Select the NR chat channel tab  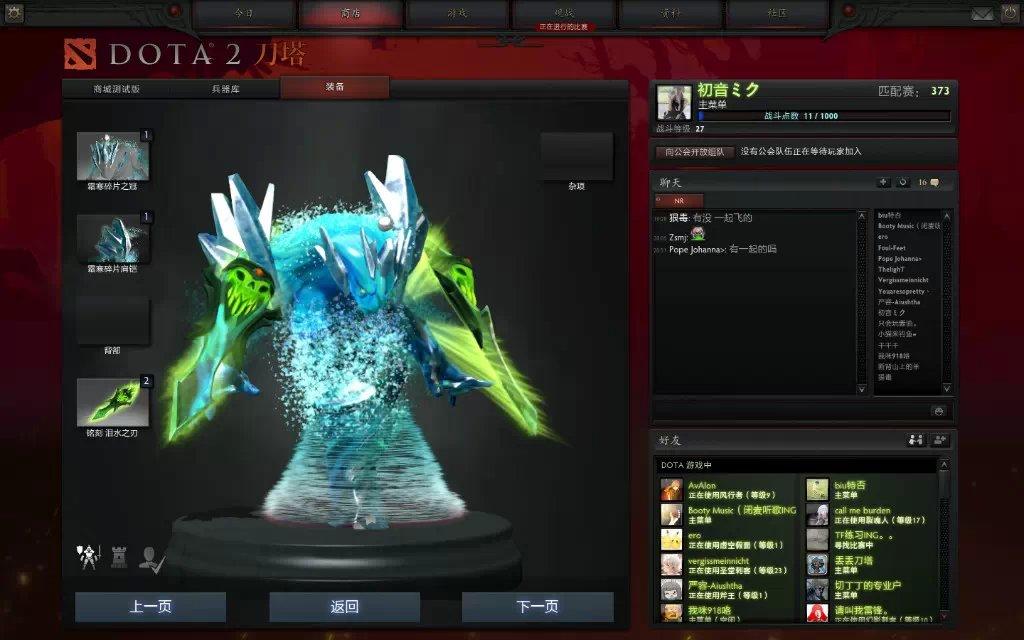tap(679, 200)
